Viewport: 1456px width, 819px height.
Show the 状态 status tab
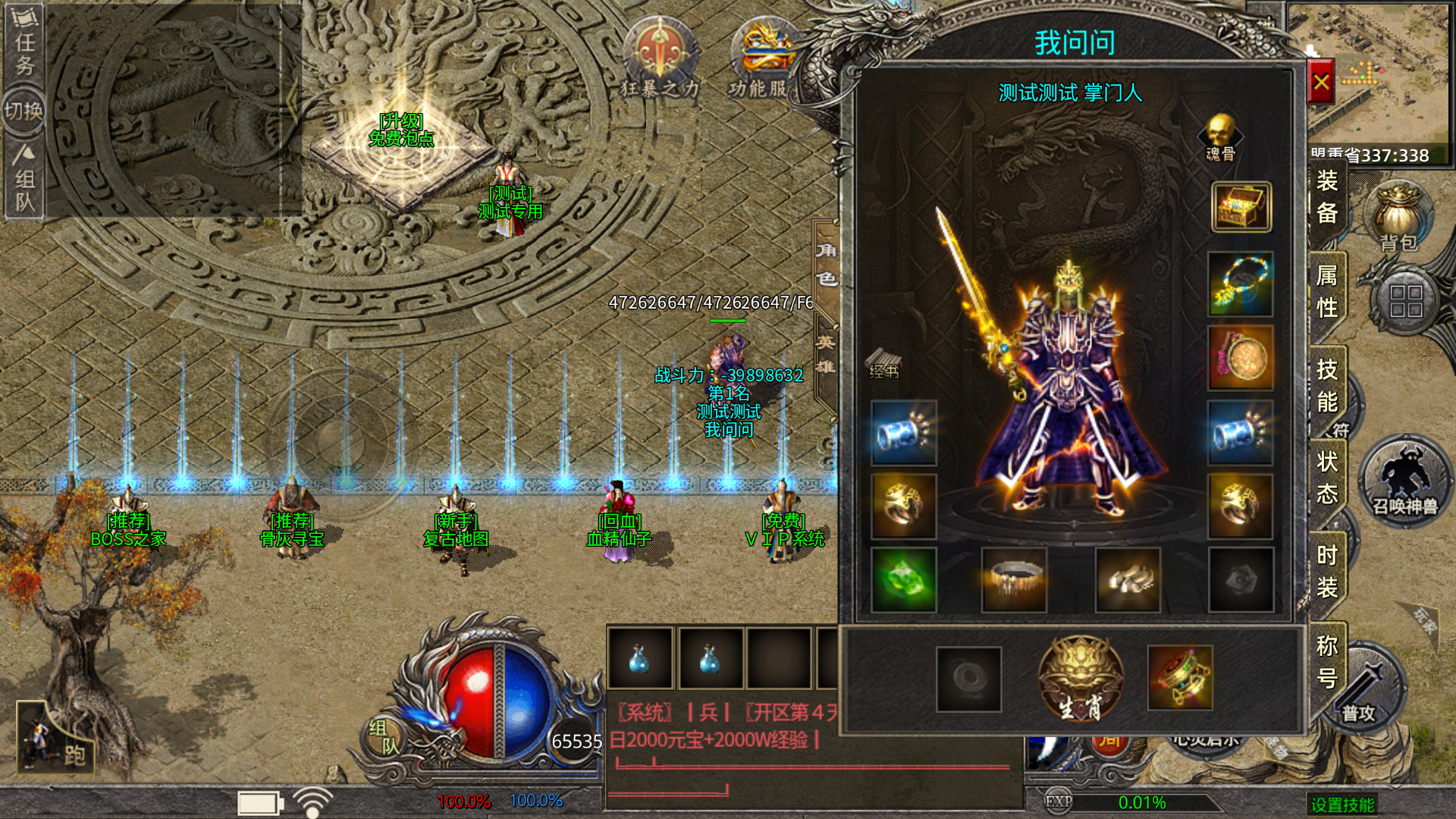[1327, 478]
